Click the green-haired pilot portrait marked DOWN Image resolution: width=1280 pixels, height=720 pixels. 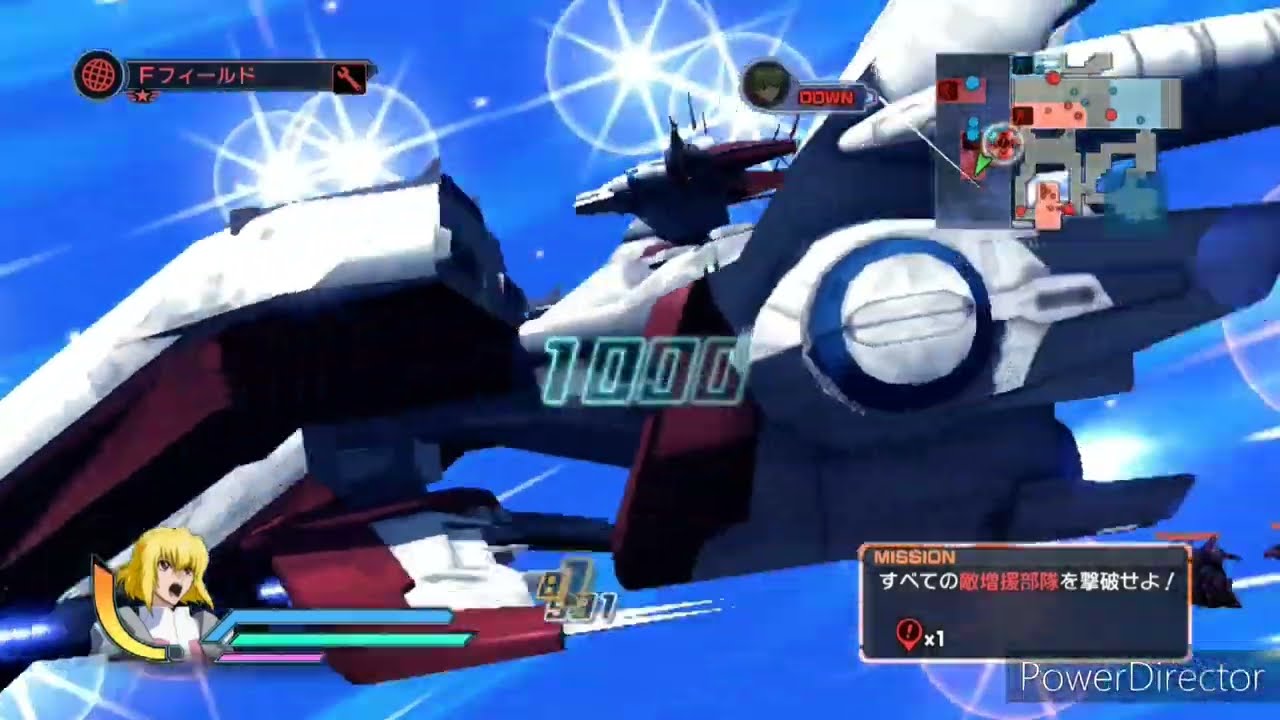click(767, 86)
